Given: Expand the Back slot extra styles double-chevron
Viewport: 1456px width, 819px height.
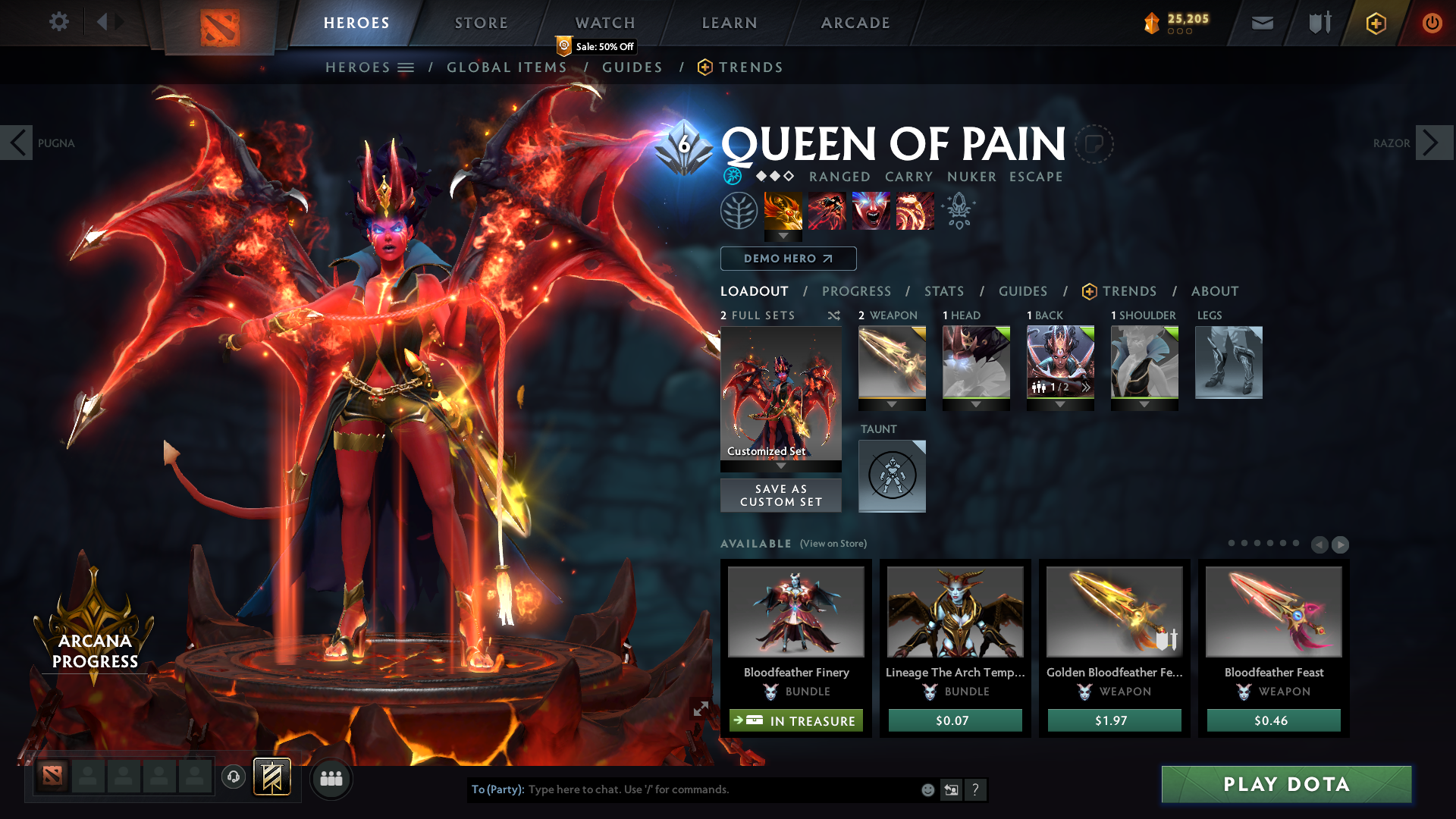Looking at the screenshot, I should [x=1086, y=388].
